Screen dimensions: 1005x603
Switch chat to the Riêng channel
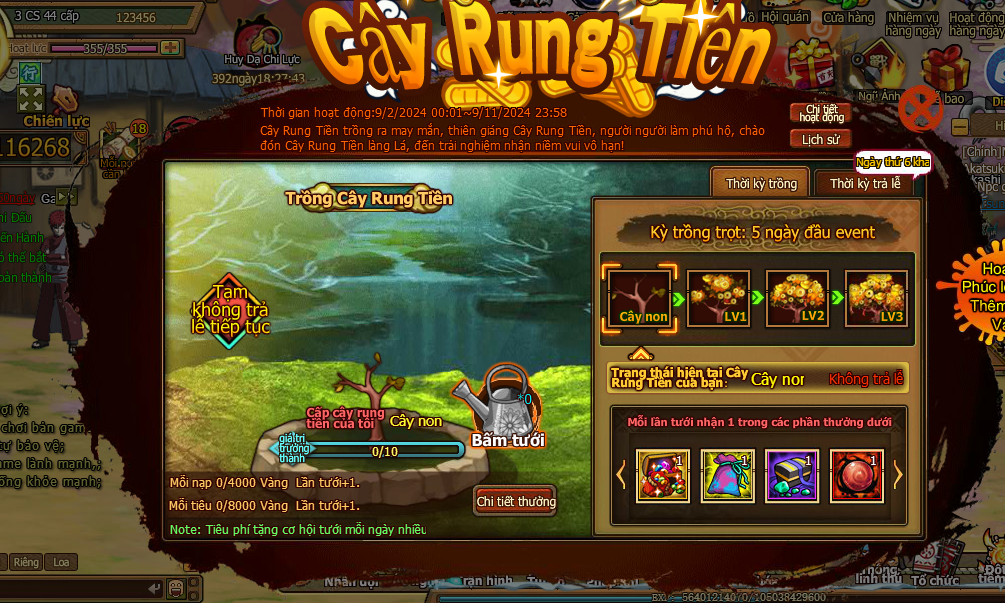[x=26, y=562]
